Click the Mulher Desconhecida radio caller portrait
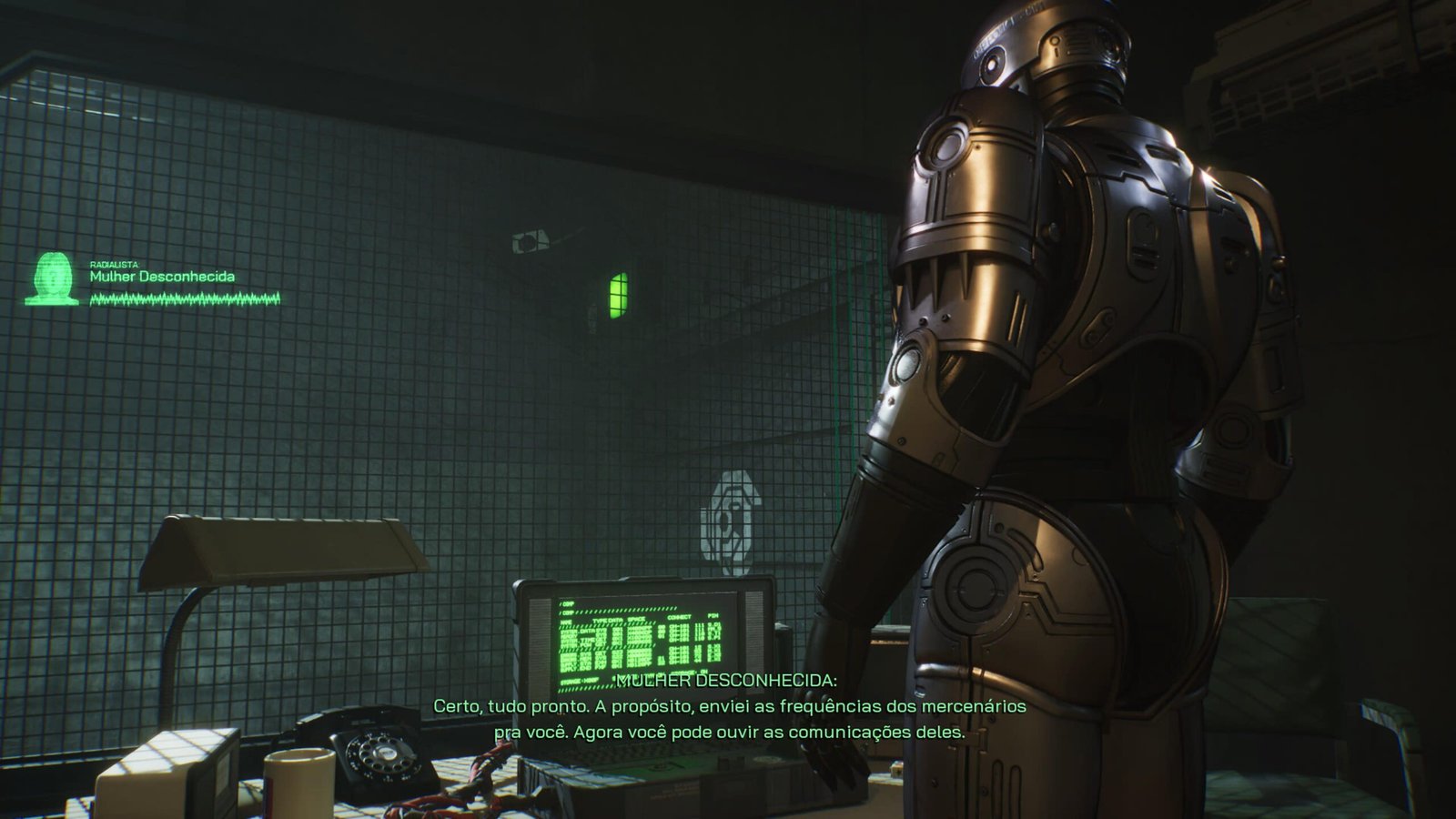 pyautogui.click(x=52, y=278)
